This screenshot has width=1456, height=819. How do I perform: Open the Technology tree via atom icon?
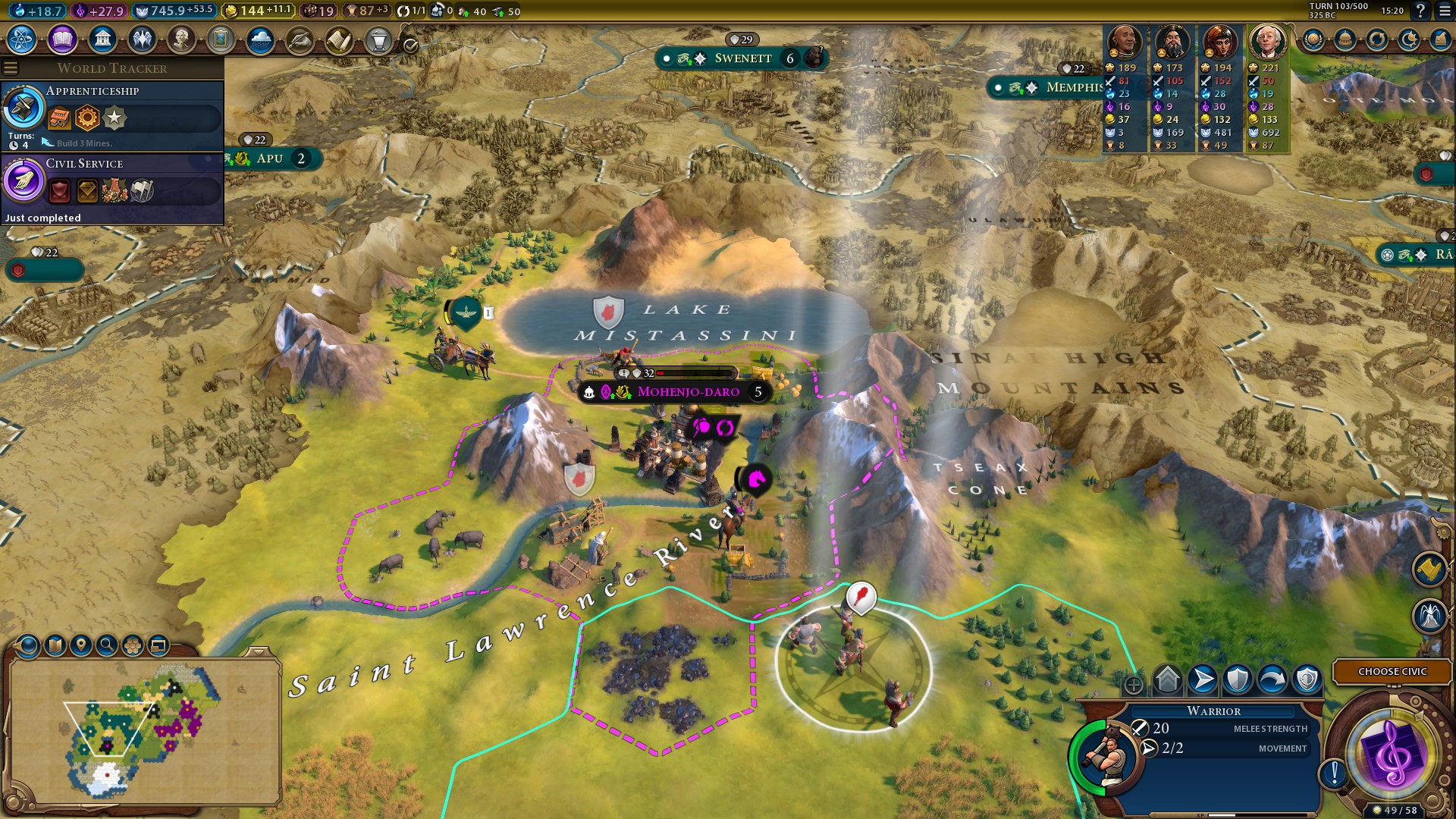22,39
